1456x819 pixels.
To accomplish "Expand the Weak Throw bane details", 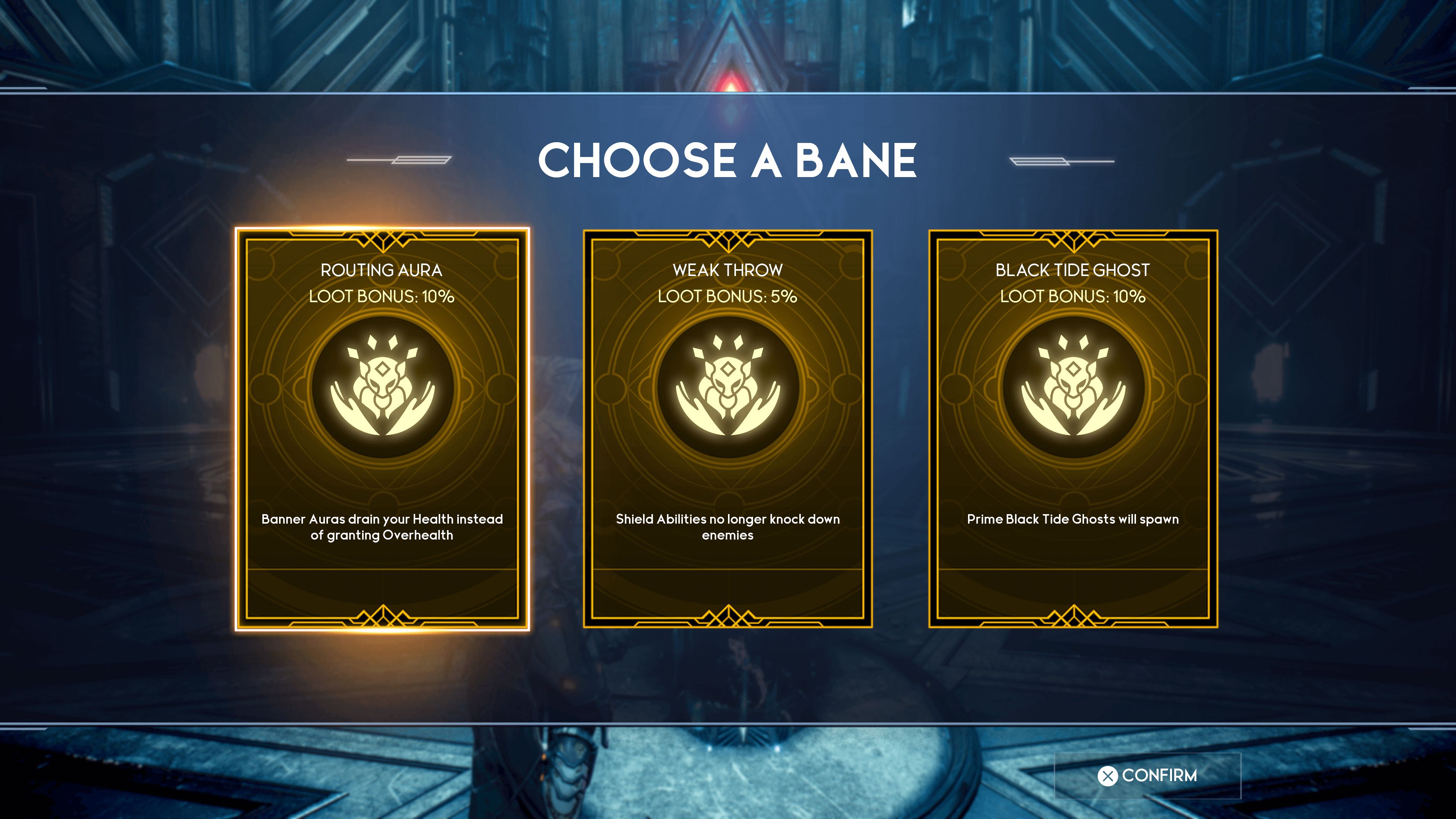I will (728, 525).
